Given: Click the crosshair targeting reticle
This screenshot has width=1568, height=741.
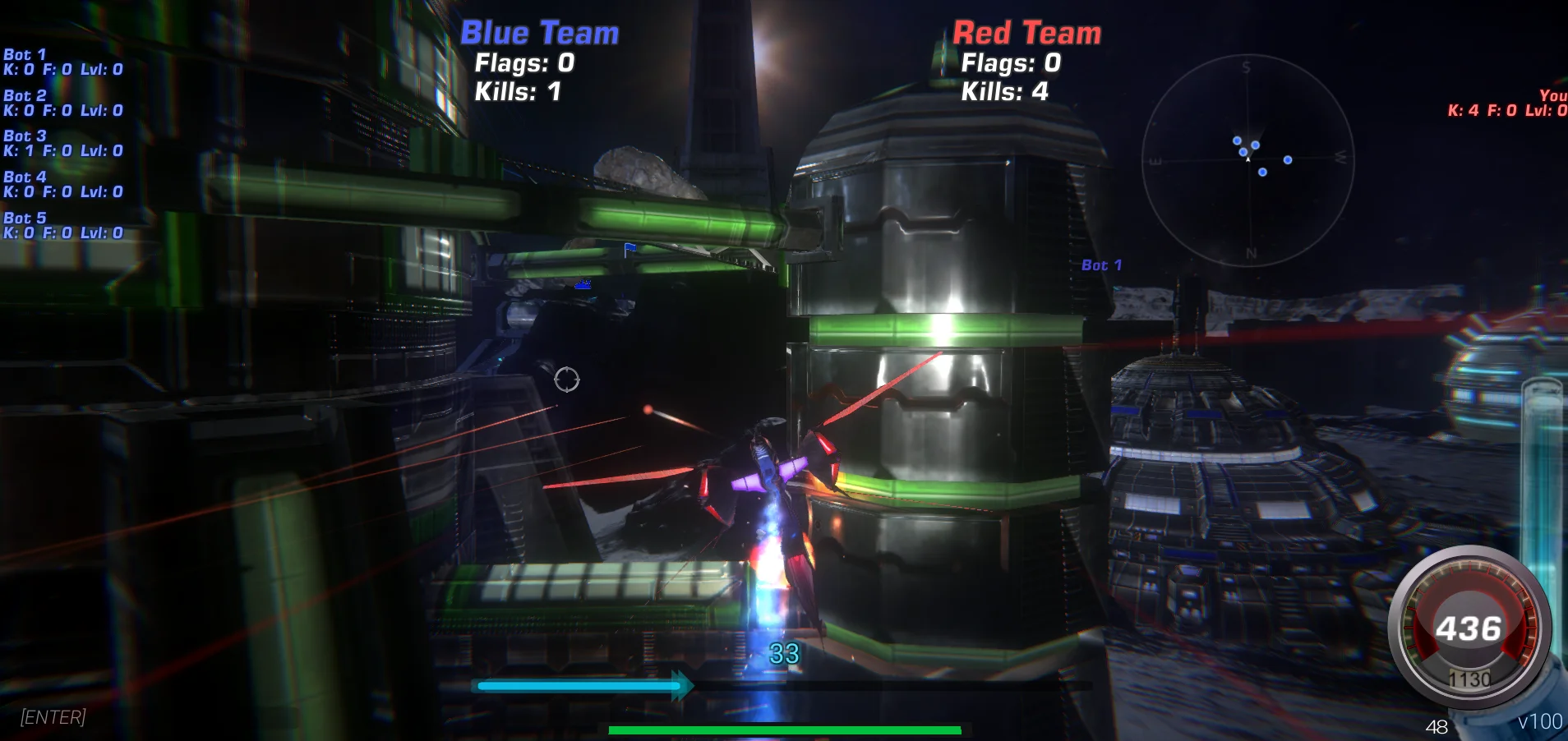Looking at the screenshot, I should click(x=567, y=380).
